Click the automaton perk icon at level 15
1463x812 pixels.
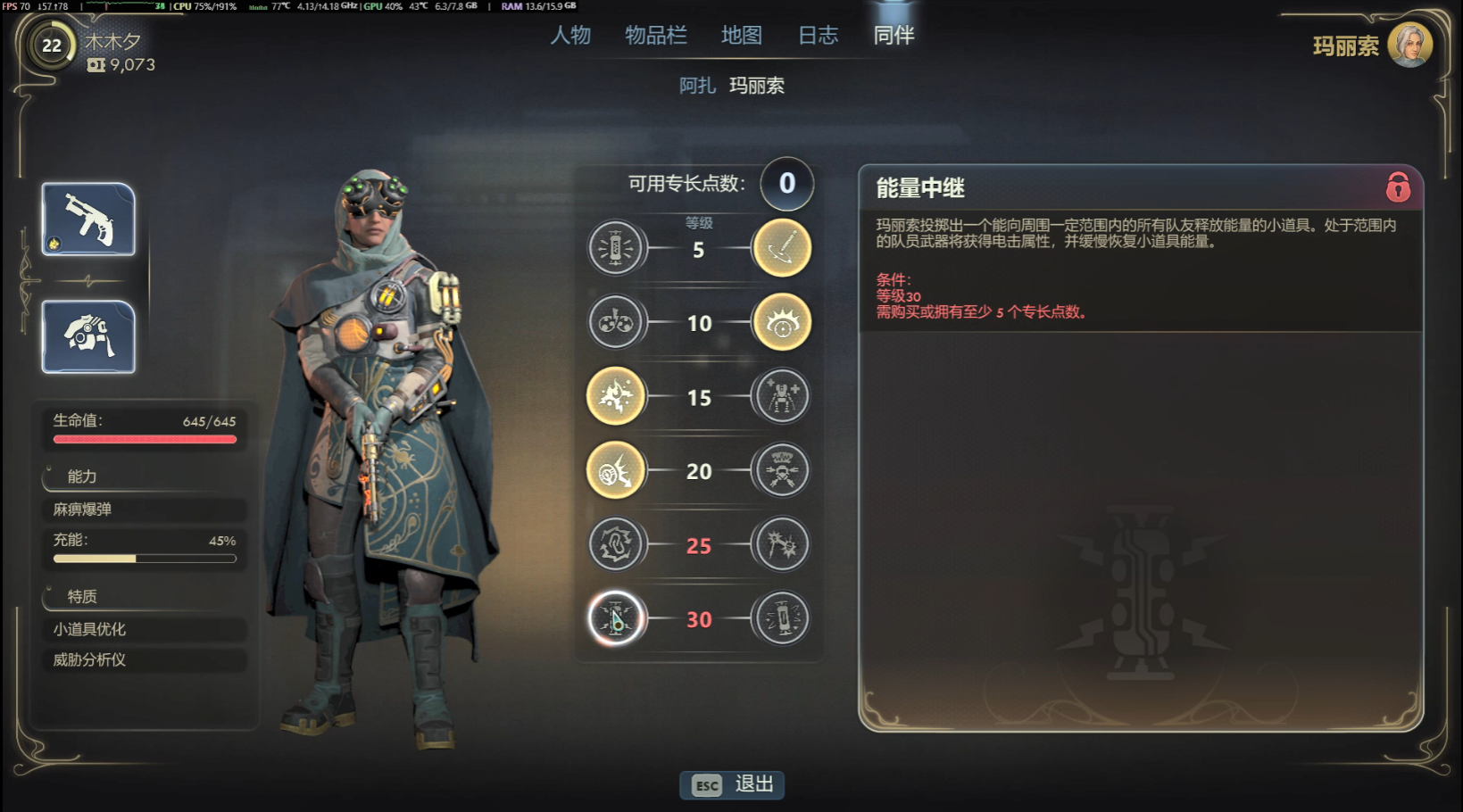pos(781,396)
